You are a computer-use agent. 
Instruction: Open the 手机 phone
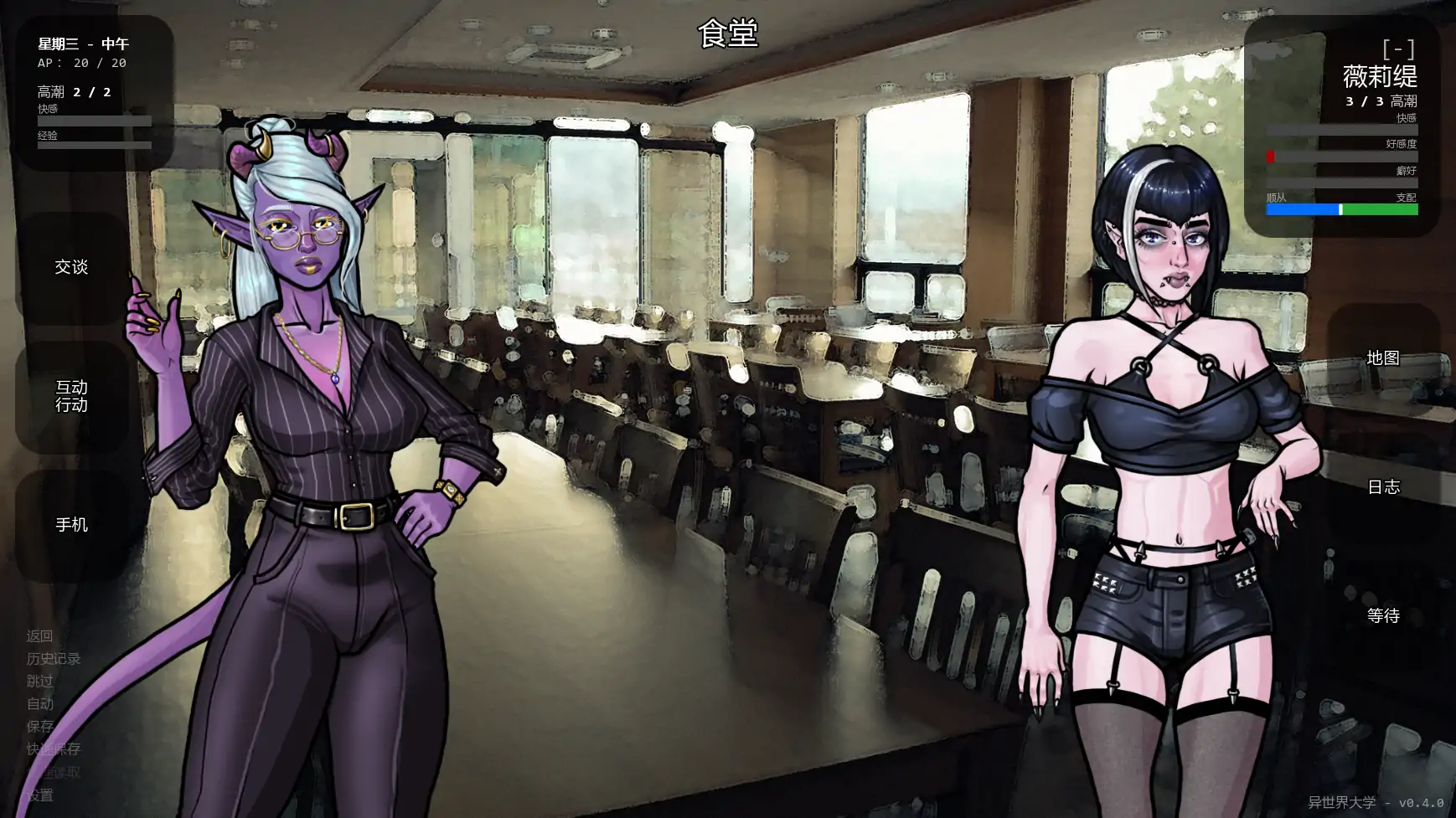[x=71, y=525]
